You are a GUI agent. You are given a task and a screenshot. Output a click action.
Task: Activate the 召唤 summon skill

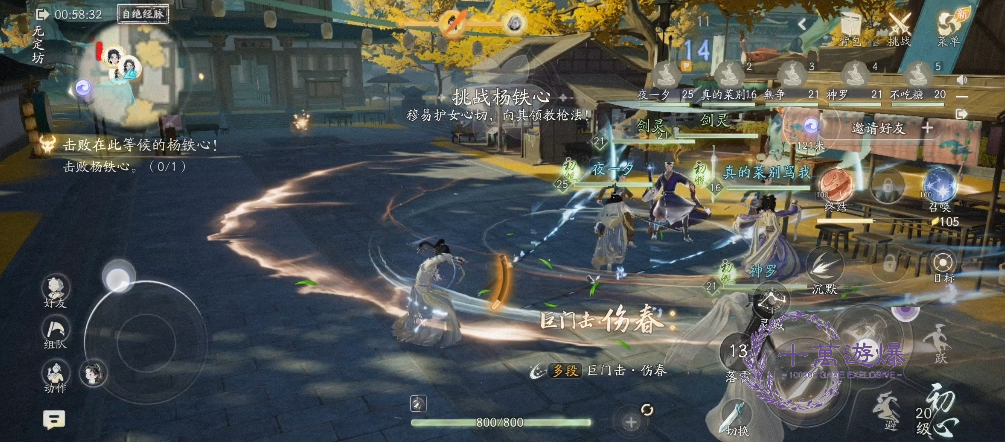tap(940, 186)
